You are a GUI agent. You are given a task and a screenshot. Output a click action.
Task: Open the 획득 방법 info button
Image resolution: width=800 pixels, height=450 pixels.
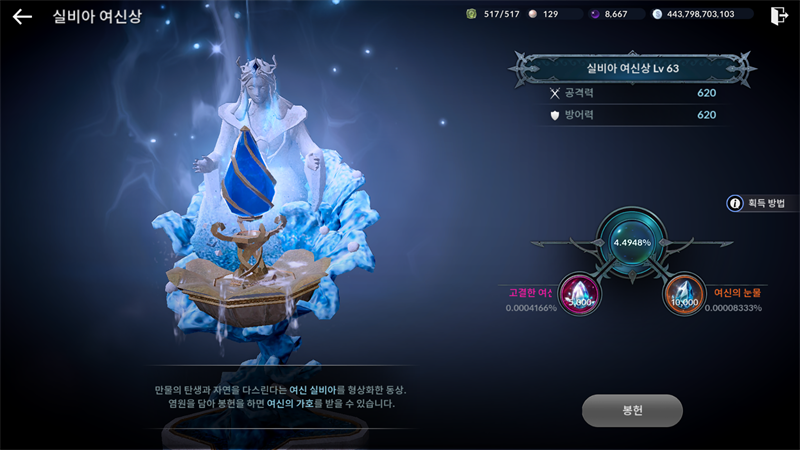coord(756,203)
